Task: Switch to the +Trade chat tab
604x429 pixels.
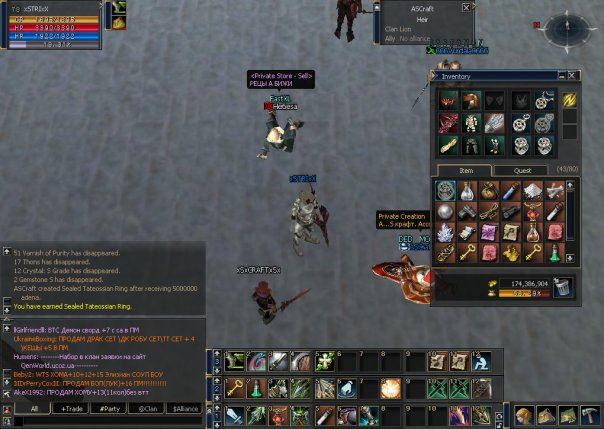Action: click(71, 409)
